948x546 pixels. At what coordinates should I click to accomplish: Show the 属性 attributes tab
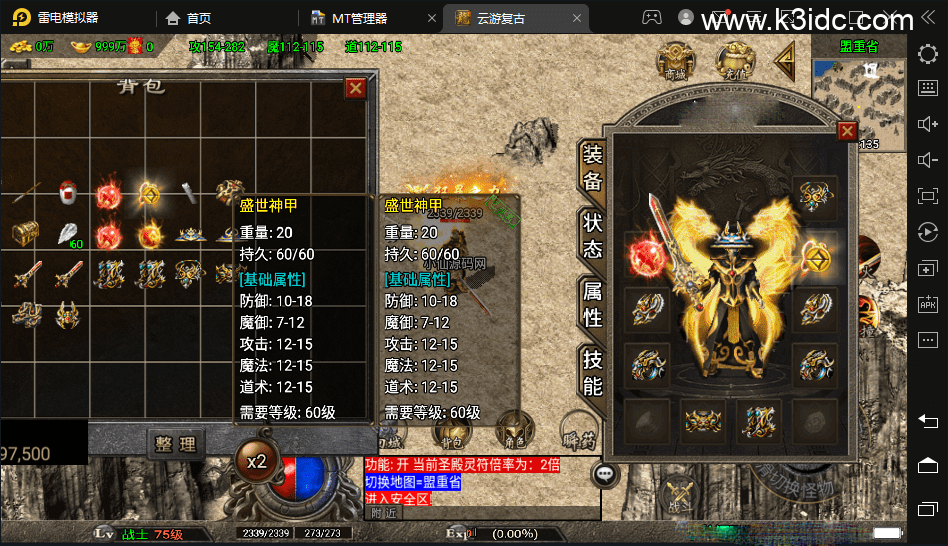click(x=592, y=303)
